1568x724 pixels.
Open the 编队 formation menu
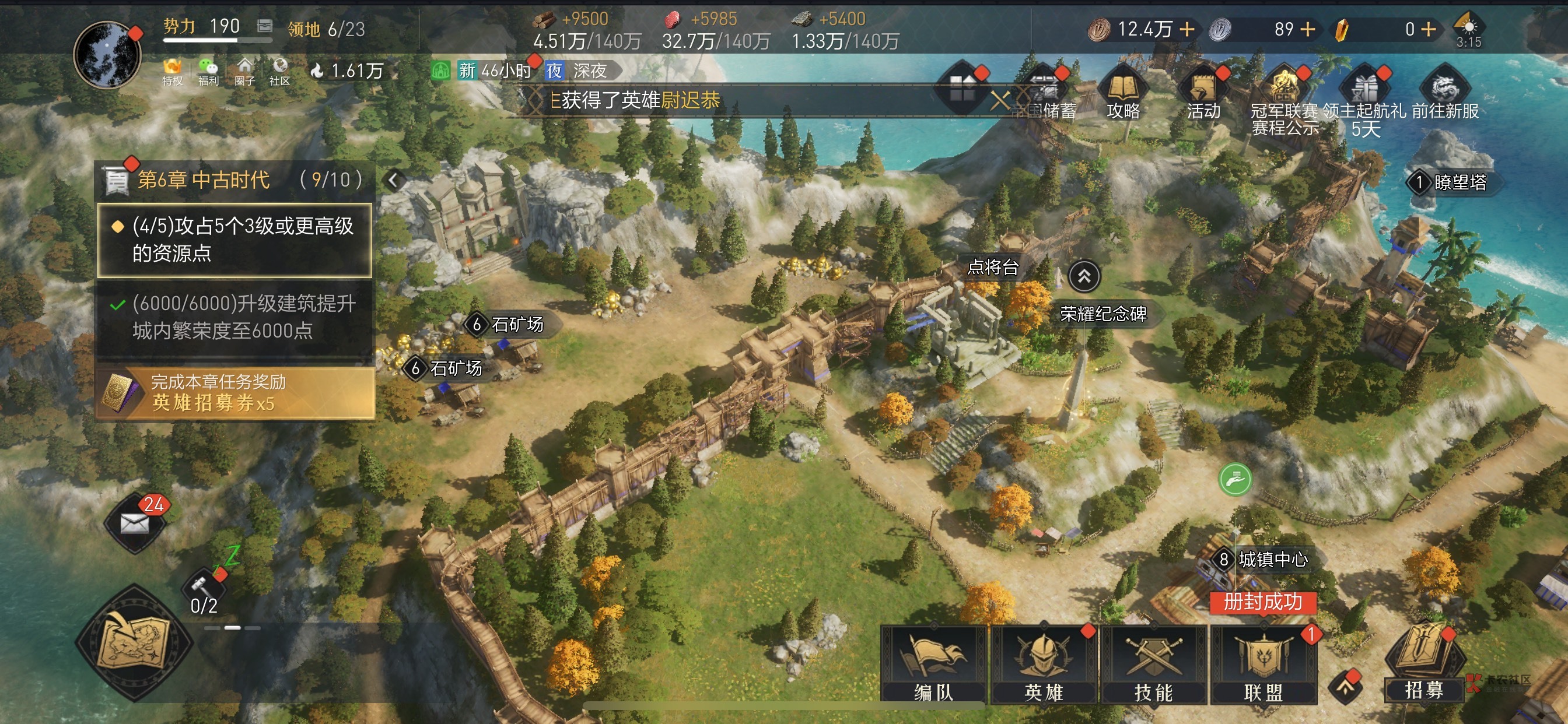tap(933, 665)
